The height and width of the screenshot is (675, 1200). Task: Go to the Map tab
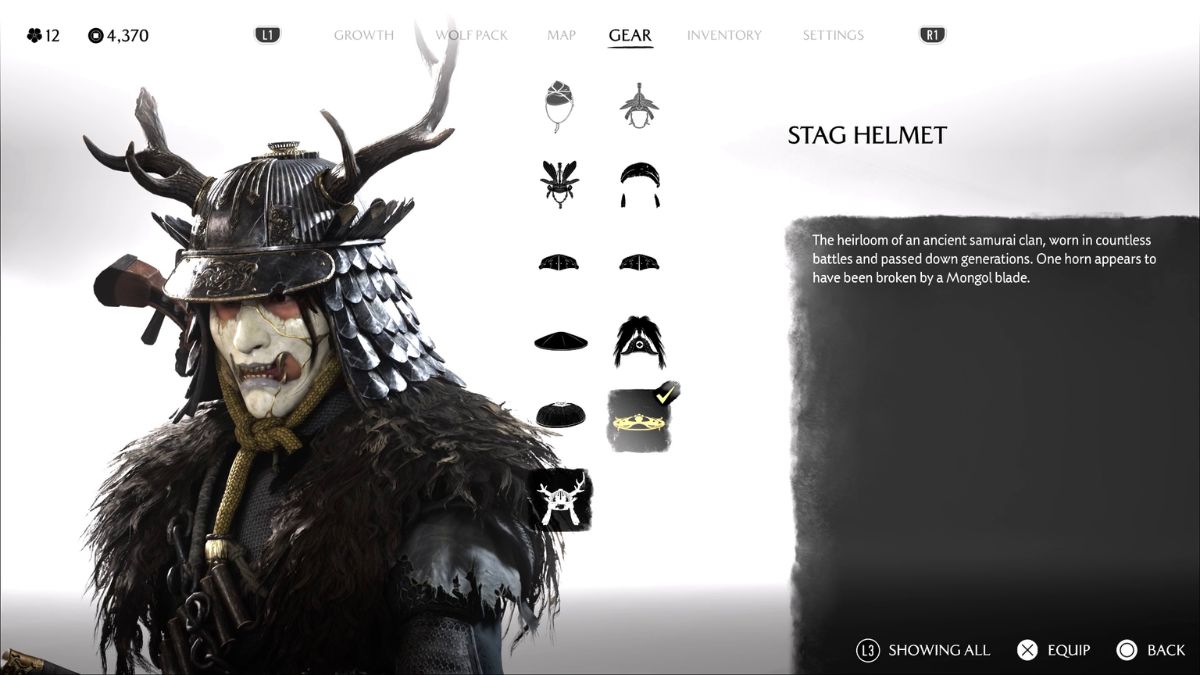point(561,35)
